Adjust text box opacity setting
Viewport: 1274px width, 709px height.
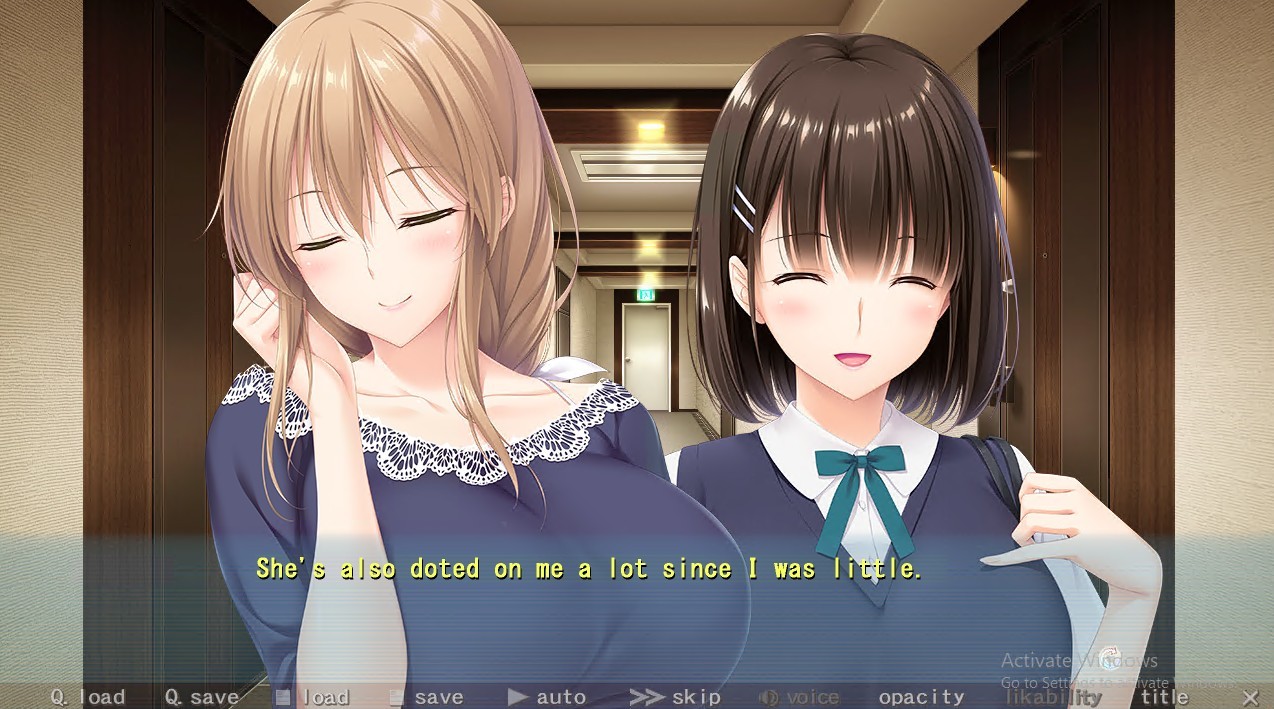[921, 697]
